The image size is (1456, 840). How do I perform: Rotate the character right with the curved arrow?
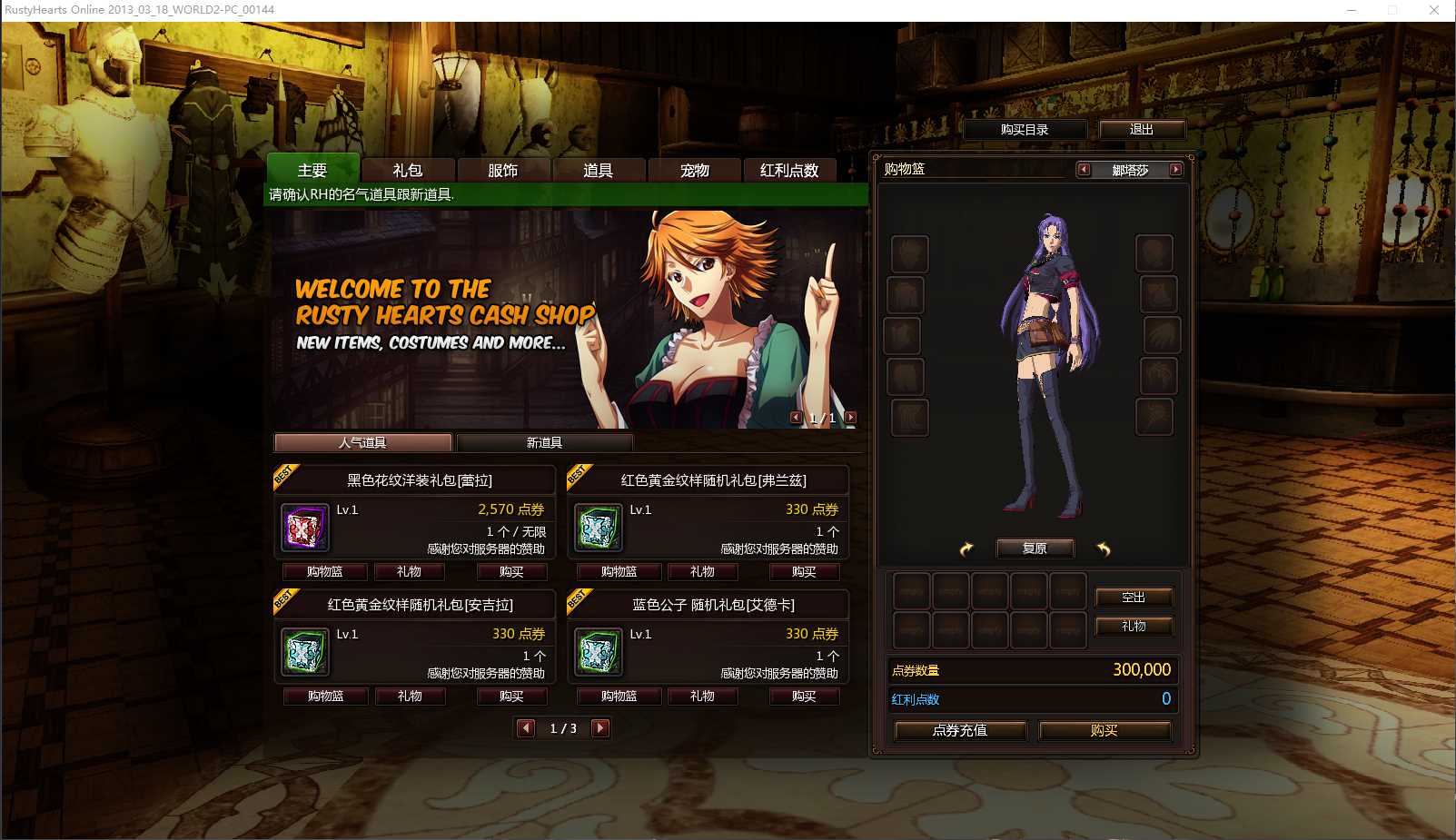point(1104,548)
